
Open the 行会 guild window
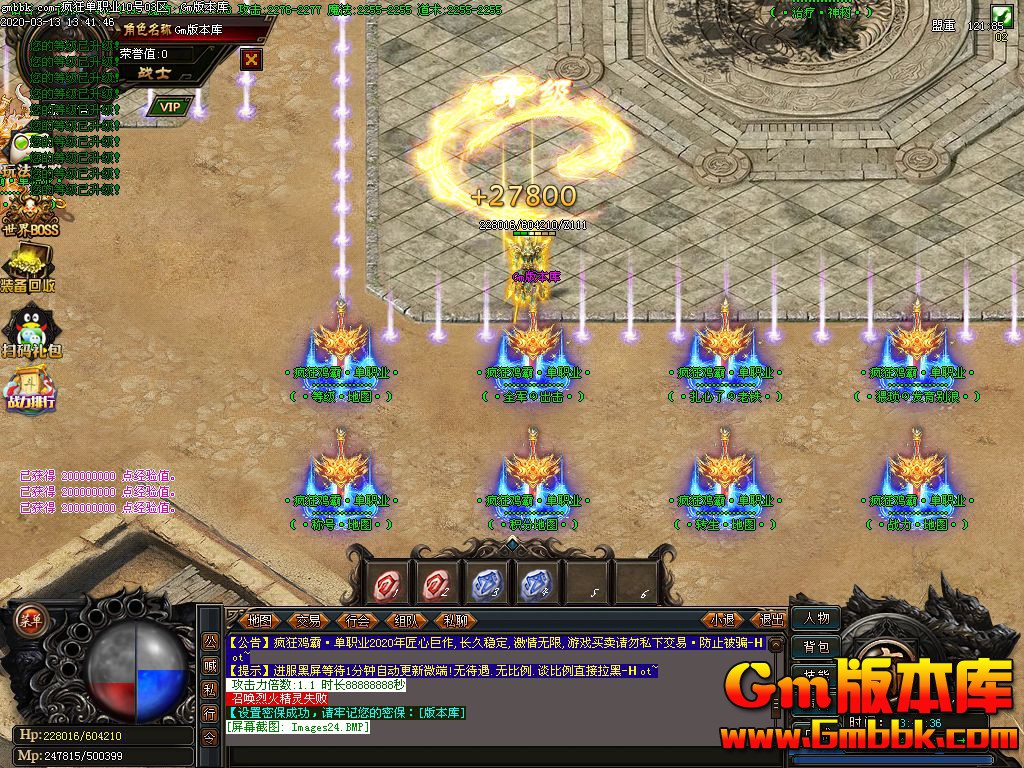[357, 620]
